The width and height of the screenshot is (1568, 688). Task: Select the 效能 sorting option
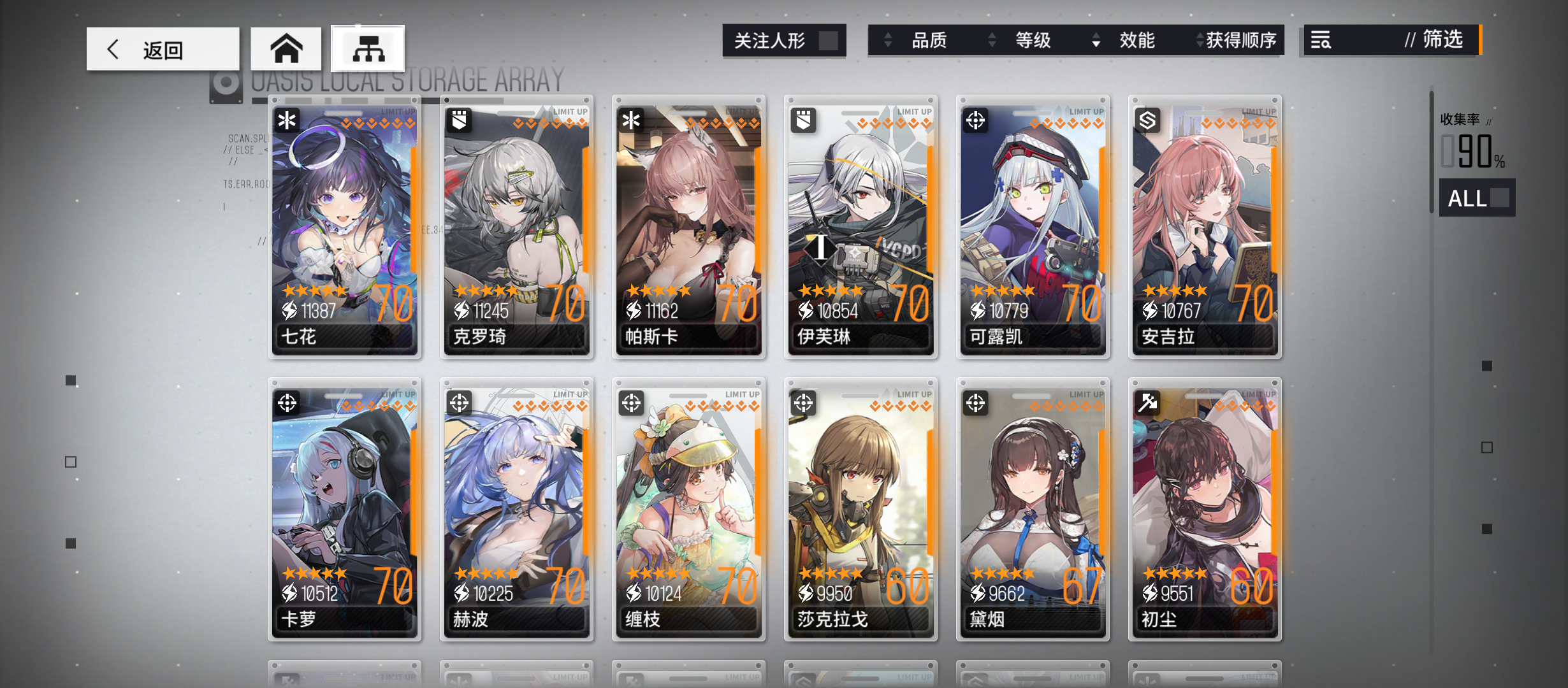(x=1137, y=41)
